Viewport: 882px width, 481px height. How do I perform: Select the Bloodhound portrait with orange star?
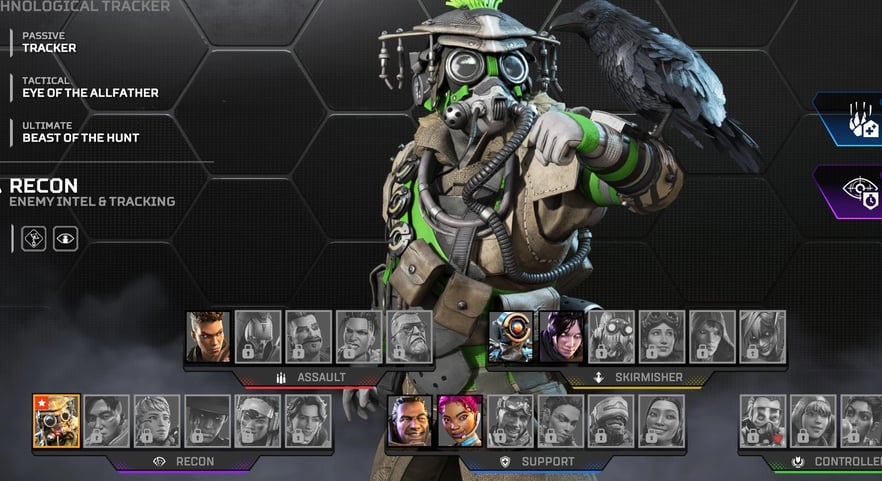point(56,421)
